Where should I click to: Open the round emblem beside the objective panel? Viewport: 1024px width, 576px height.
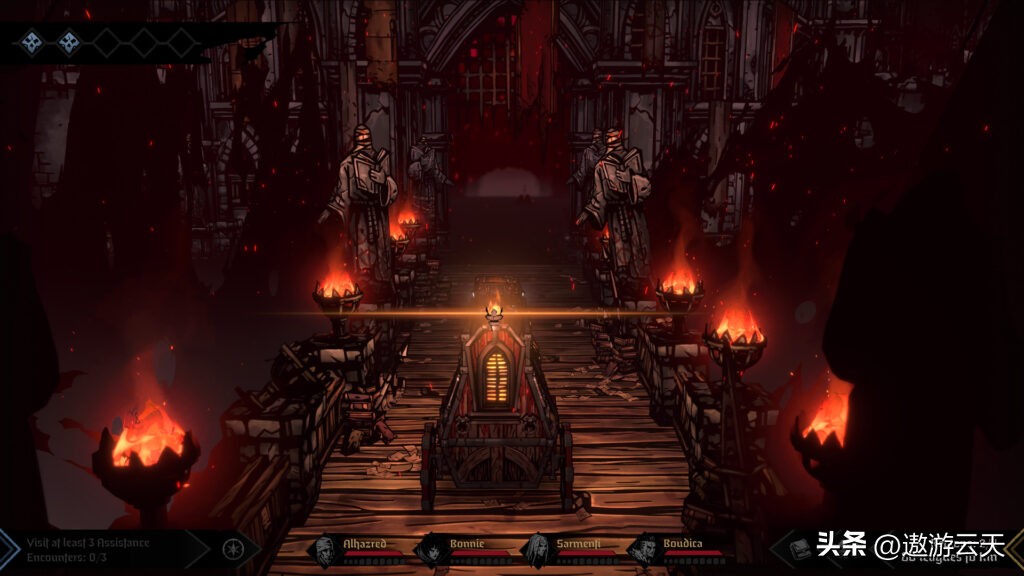click(232, 548)
